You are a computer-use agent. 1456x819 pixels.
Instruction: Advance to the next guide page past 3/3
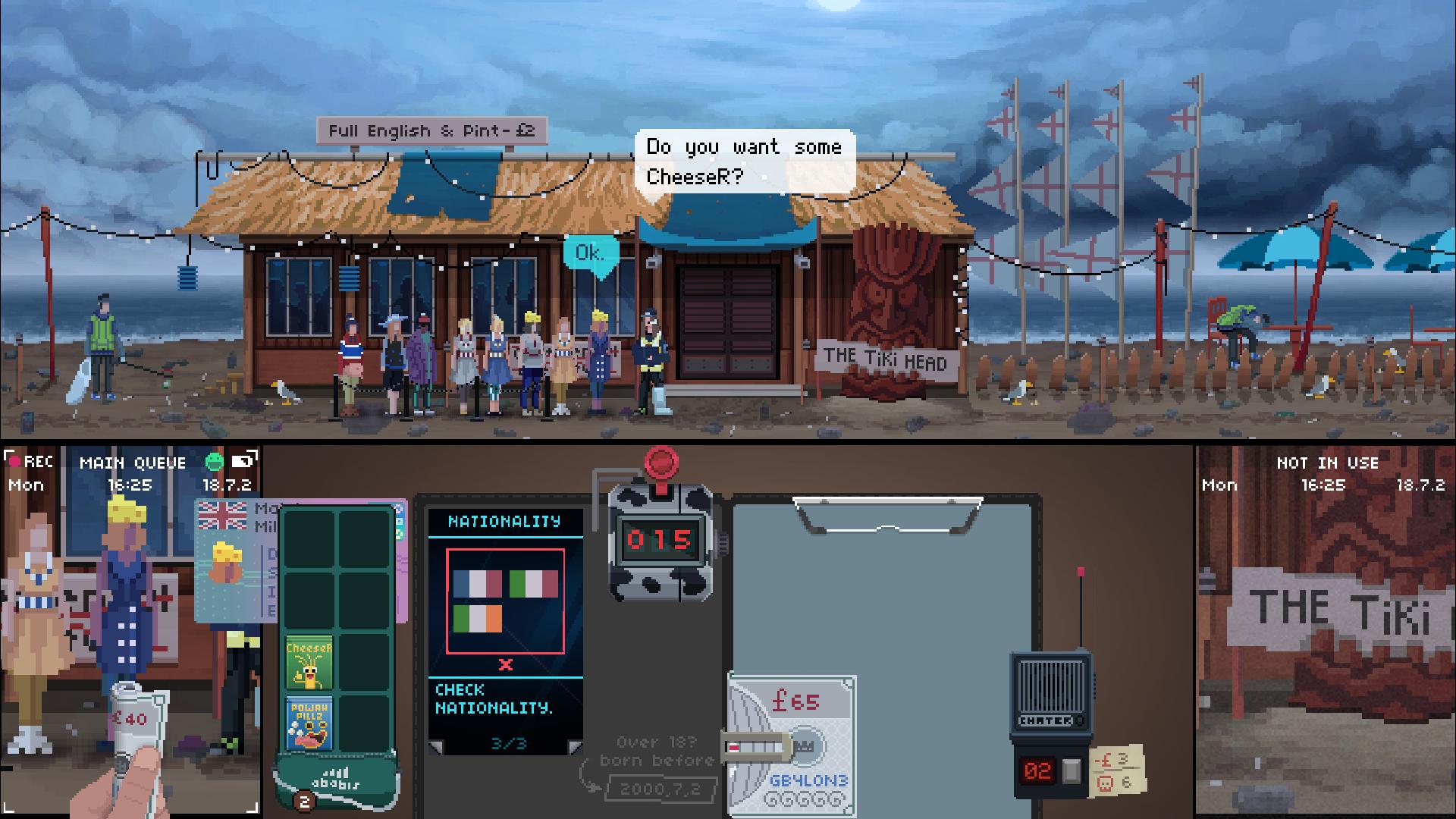576,749
